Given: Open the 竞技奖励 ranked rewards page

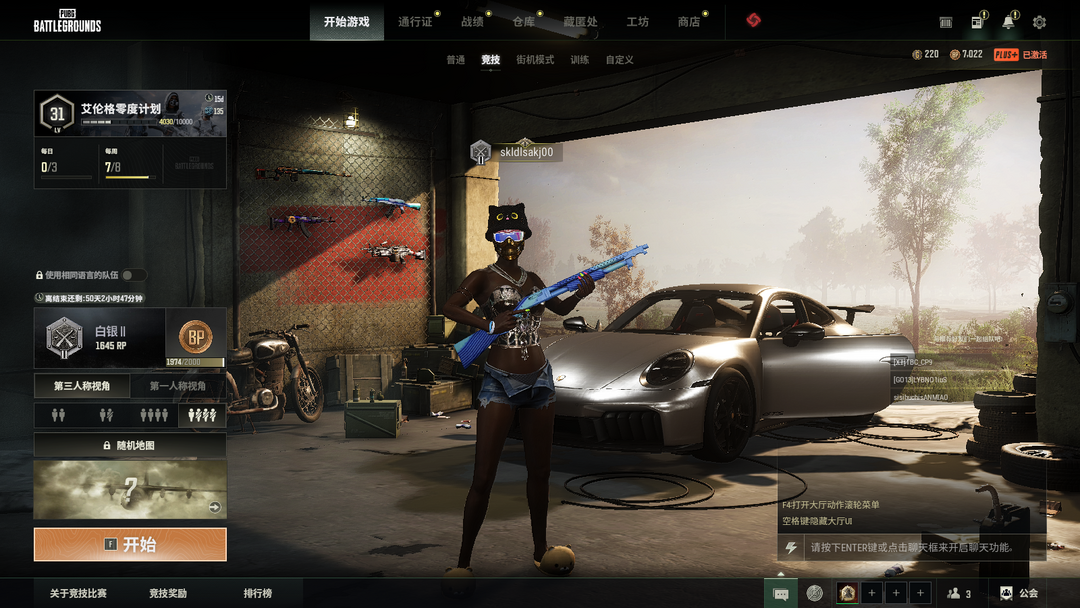Looking at the screenshot, I should (x=168, y=593).
